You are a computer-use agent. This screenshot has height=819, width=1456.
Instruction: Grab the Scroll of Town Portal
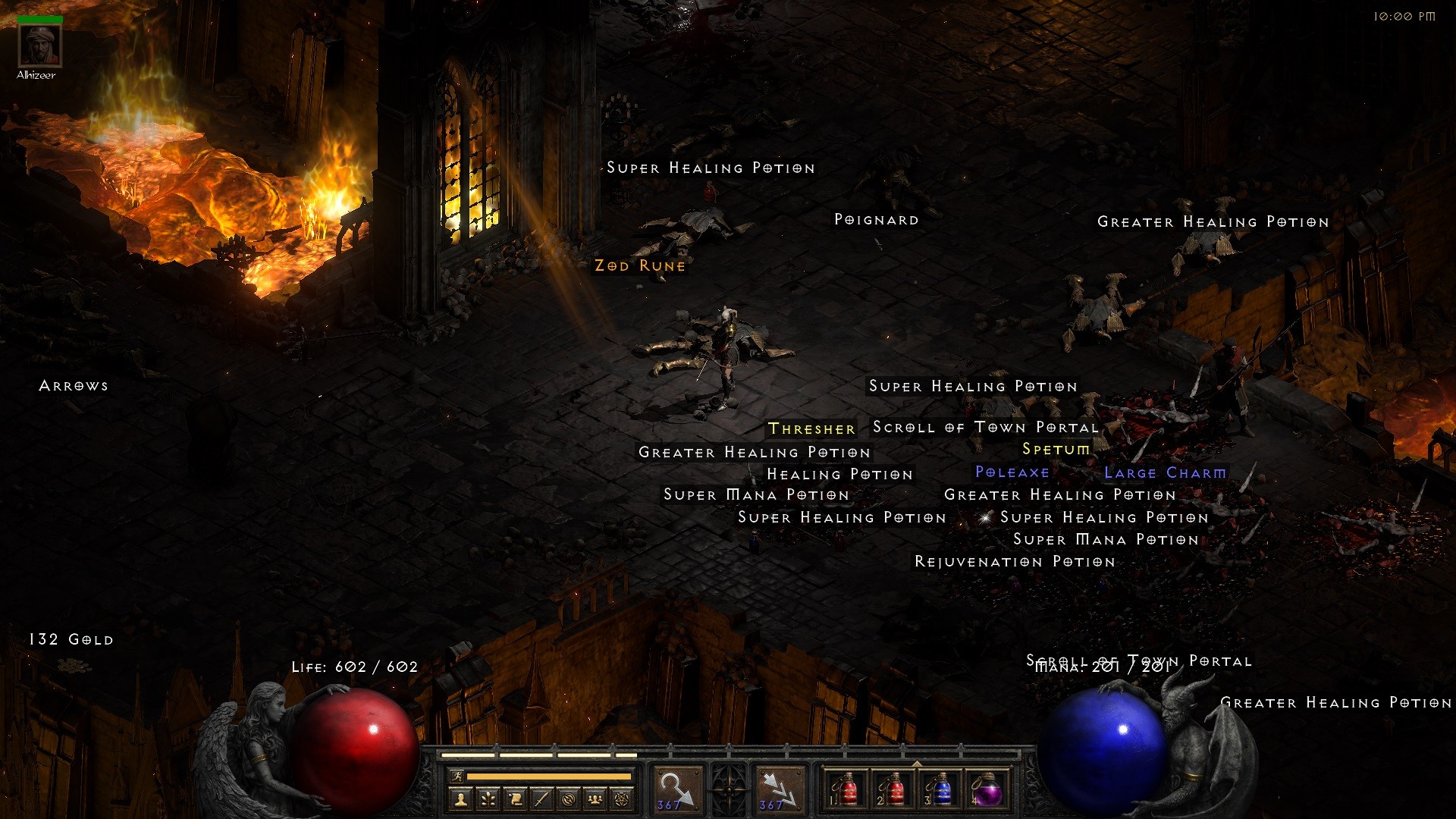point(986,428)
